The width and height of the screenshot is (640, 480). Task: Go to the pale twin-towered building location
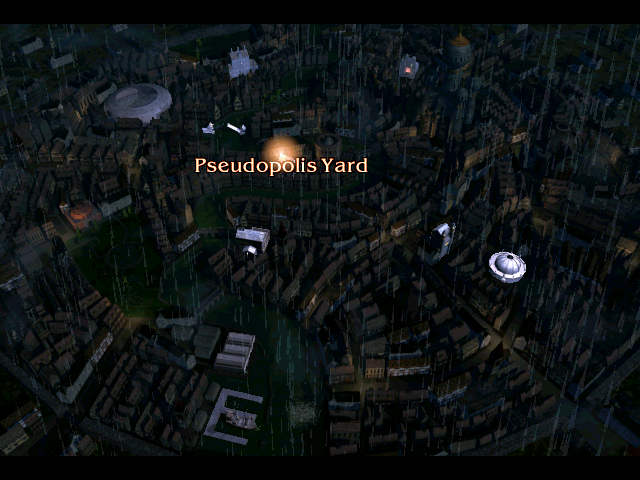click(242, 63)
